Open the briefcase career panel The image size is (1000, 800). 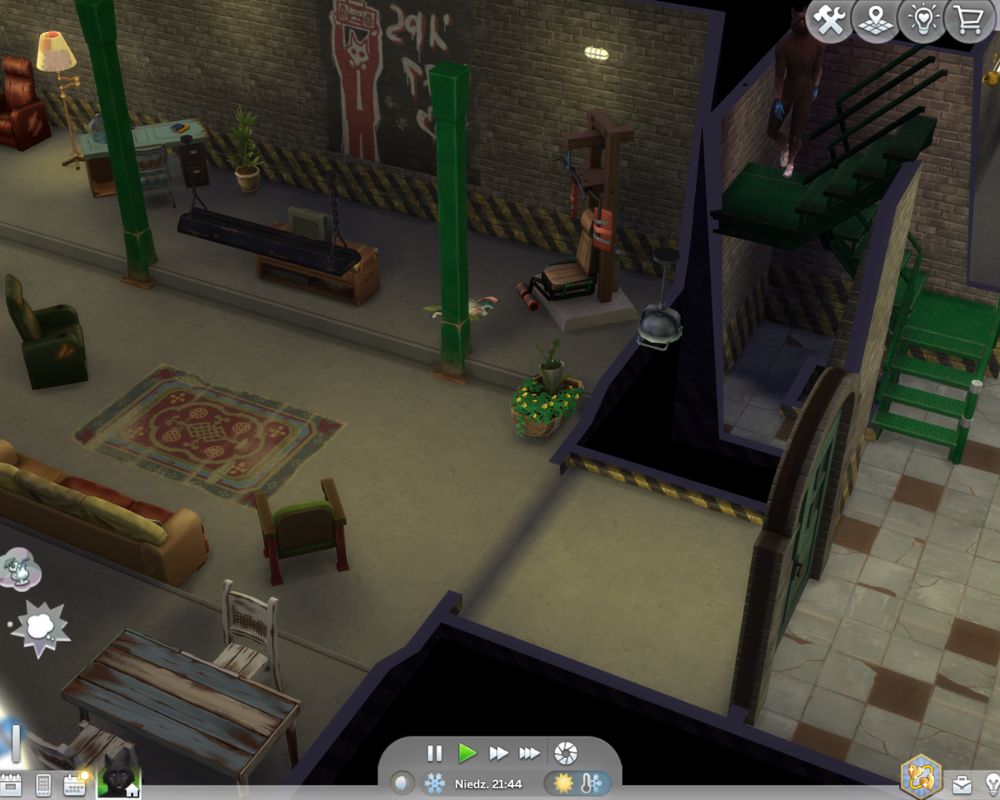[961, 785]
